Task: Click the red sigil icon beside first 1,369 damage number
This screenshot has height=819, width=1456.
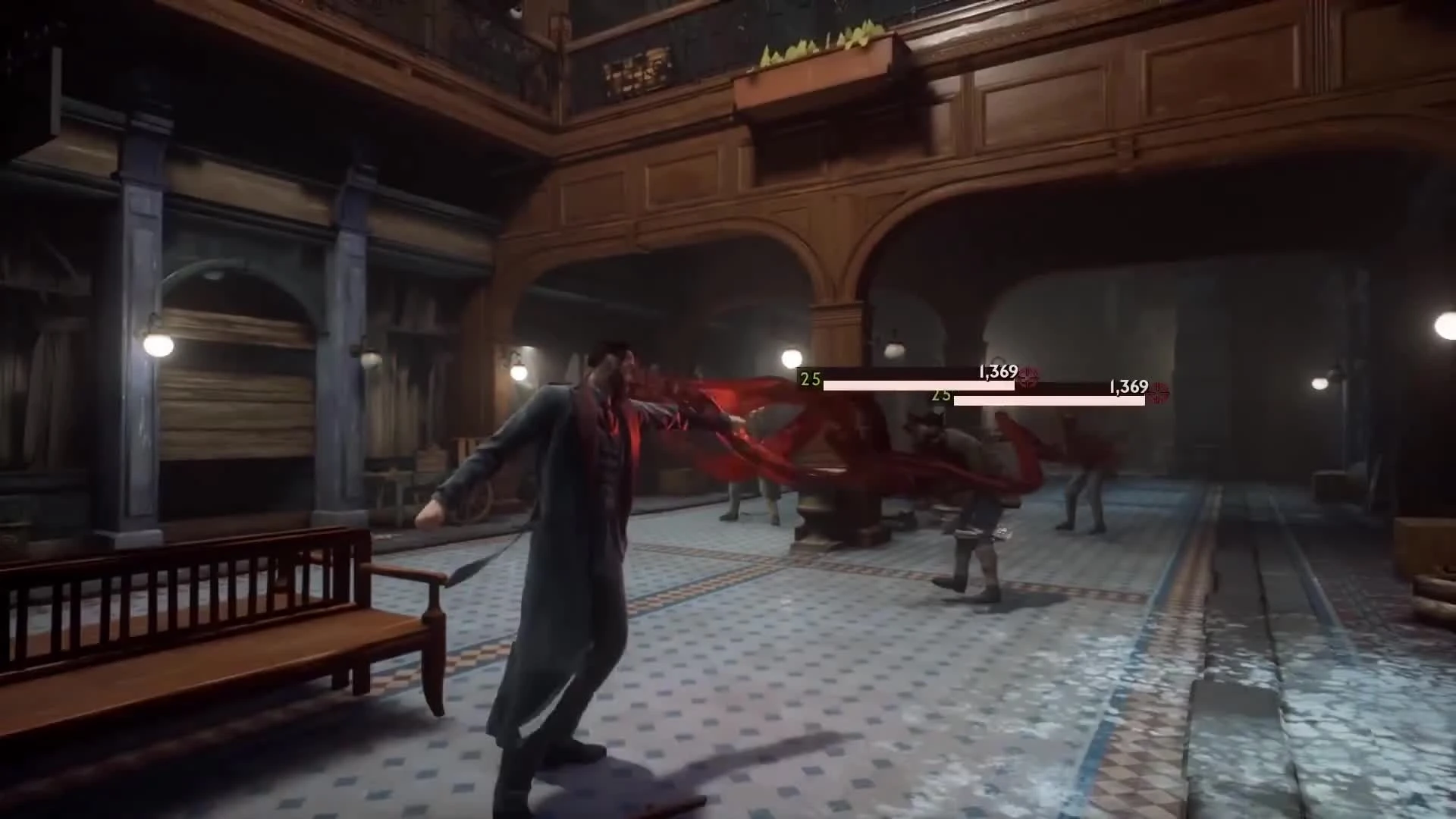Action: pos(1030,376)
